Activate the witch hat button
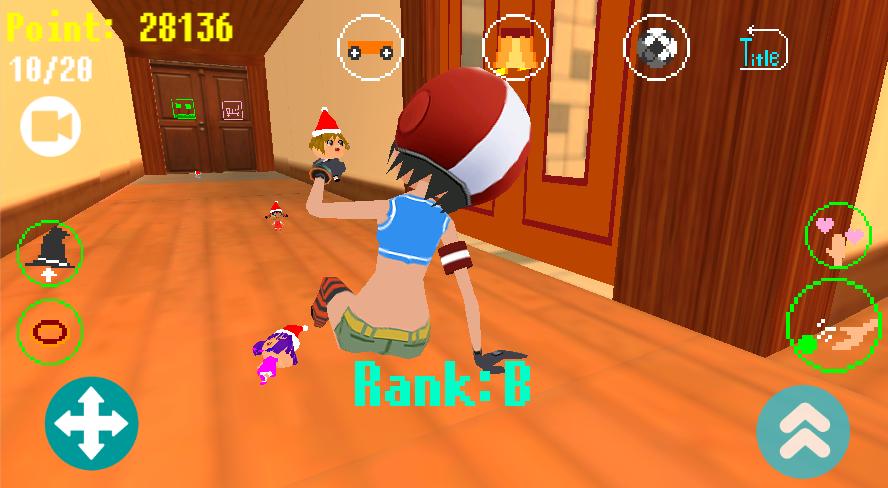Viewport: 888px width, 488px height. (x=50, y=252)
